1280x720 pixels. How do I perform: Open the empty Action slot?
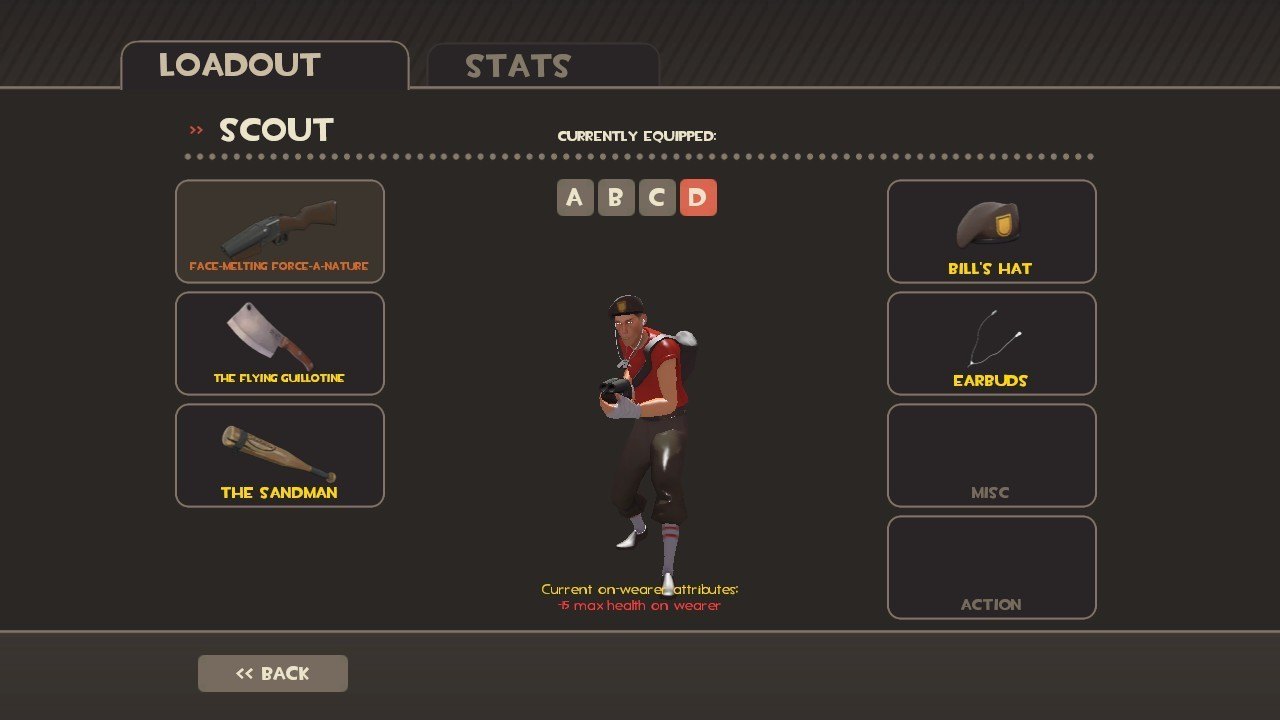[x=991, y=567]
